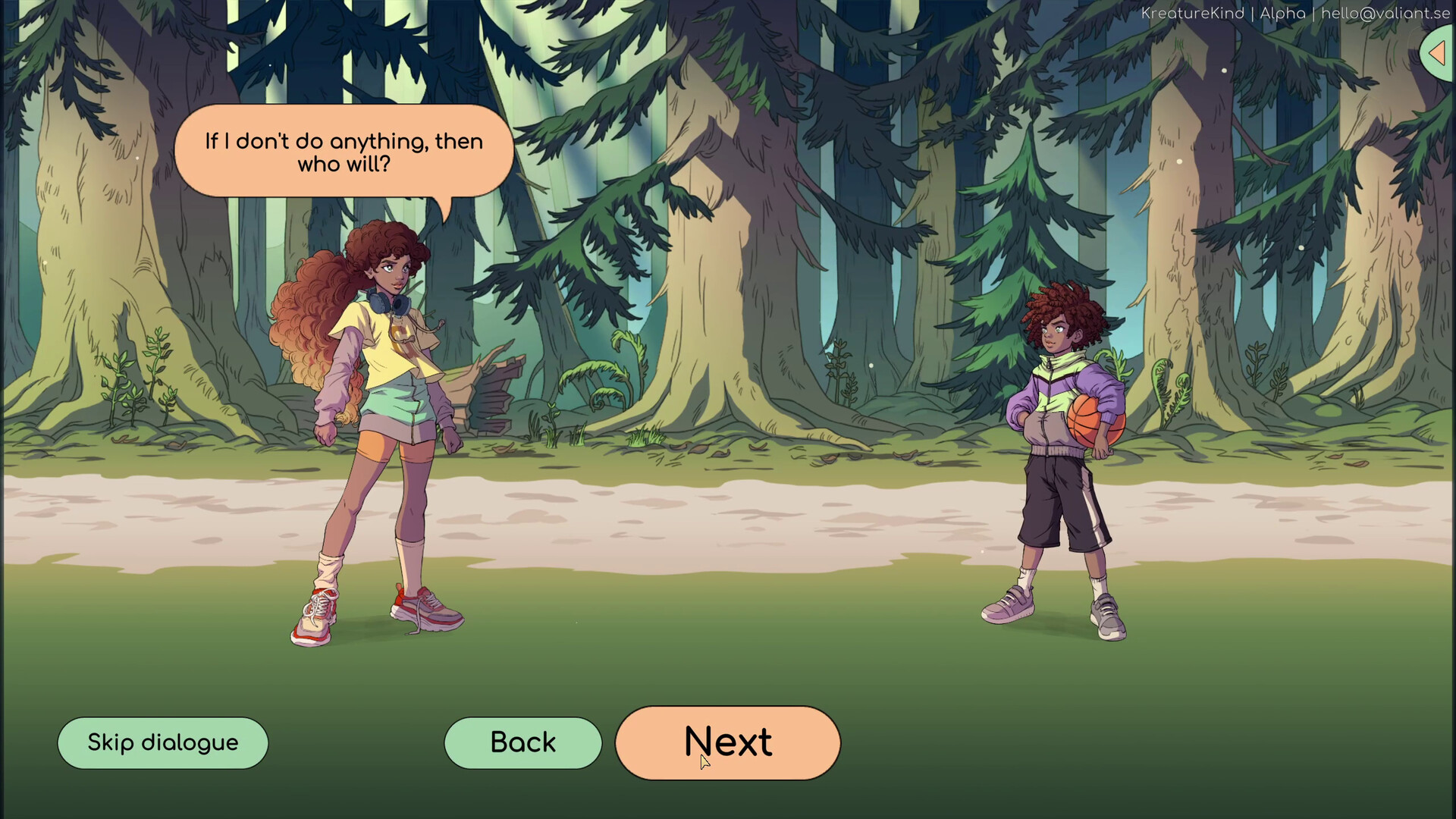Go to previous line with Back
This screenshot has width=1456, height=819.
(x=522, y=742)
